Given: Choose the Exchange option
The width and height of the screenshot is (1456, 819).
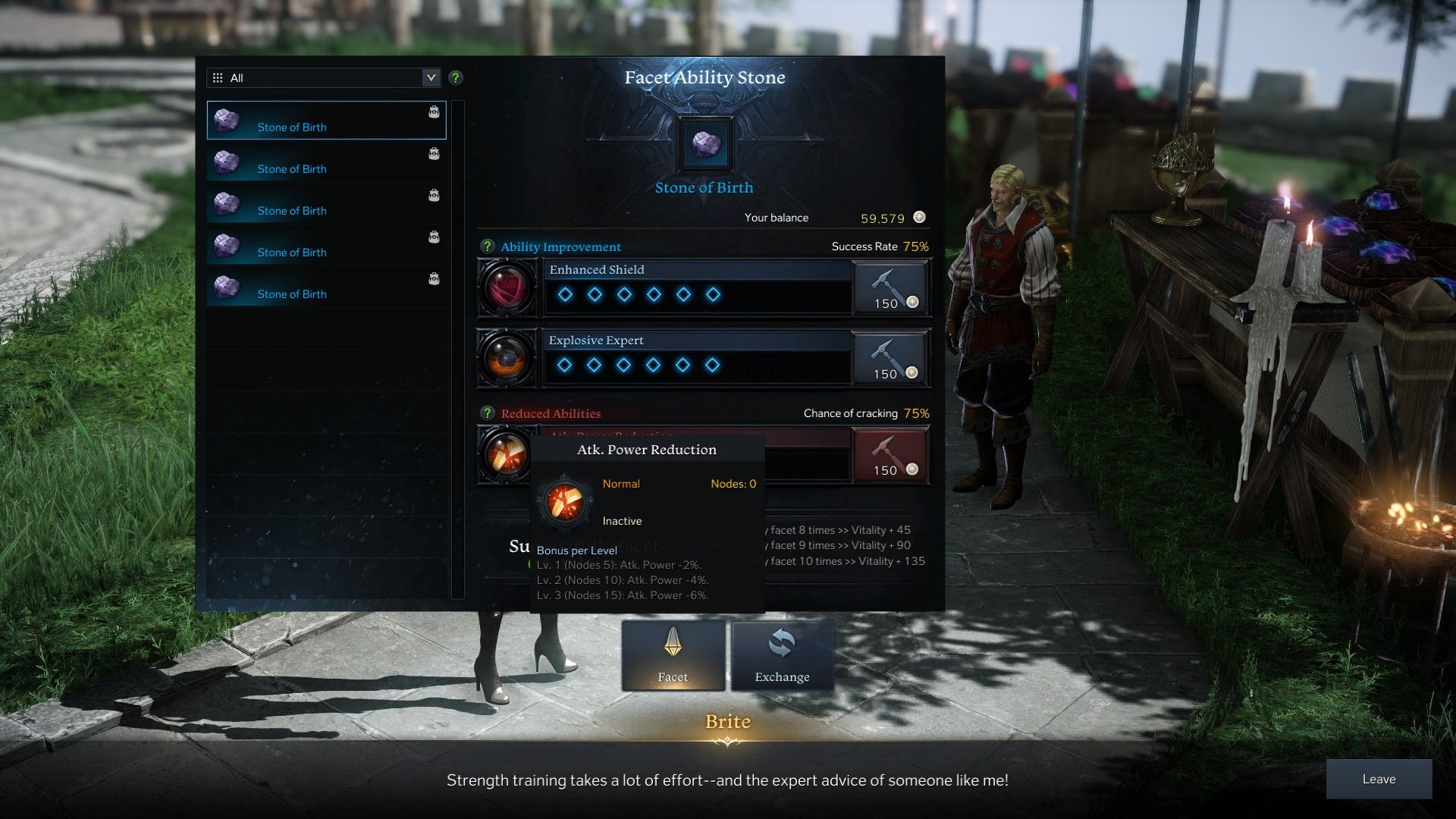Looking at the screenshot, I should [x=782, y=656].
